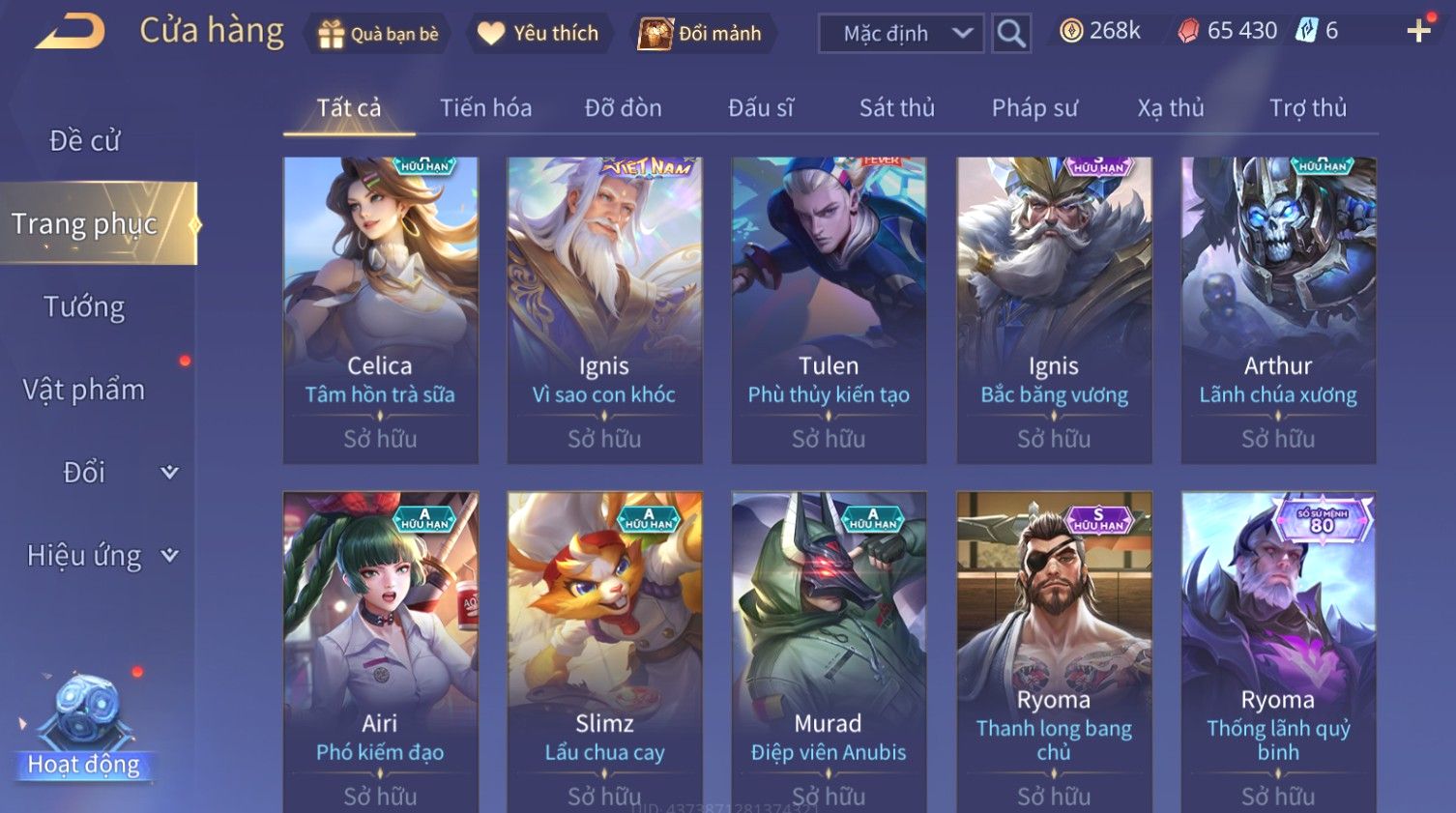The width and height of the screenshot is (1456, 813).
Task: Click the magnifying glass search button
Action: tap(1011, 34)
